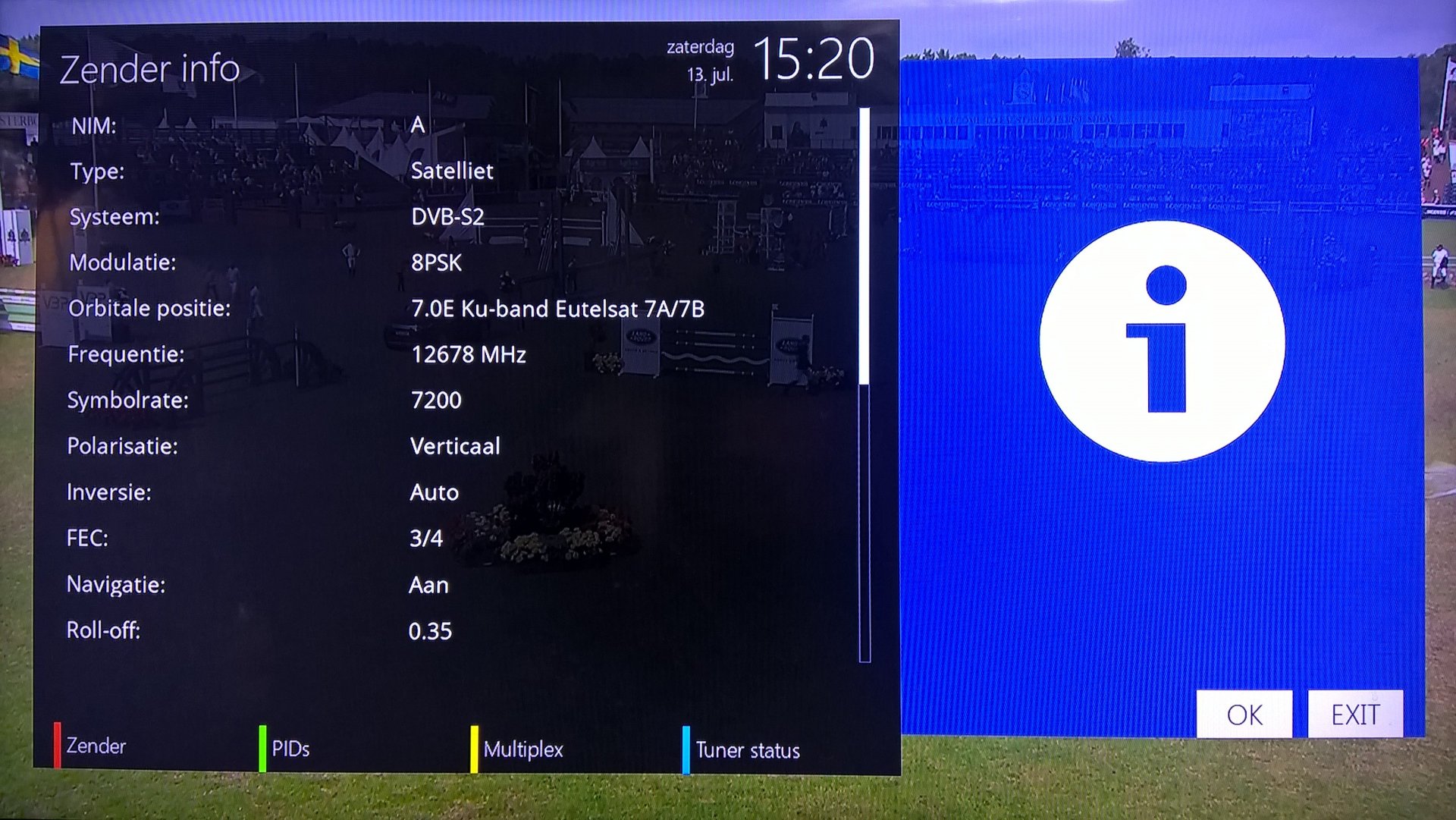Switch to the Multiplex view
Screen dimensions: 1456x820
[x=525, y=749]
